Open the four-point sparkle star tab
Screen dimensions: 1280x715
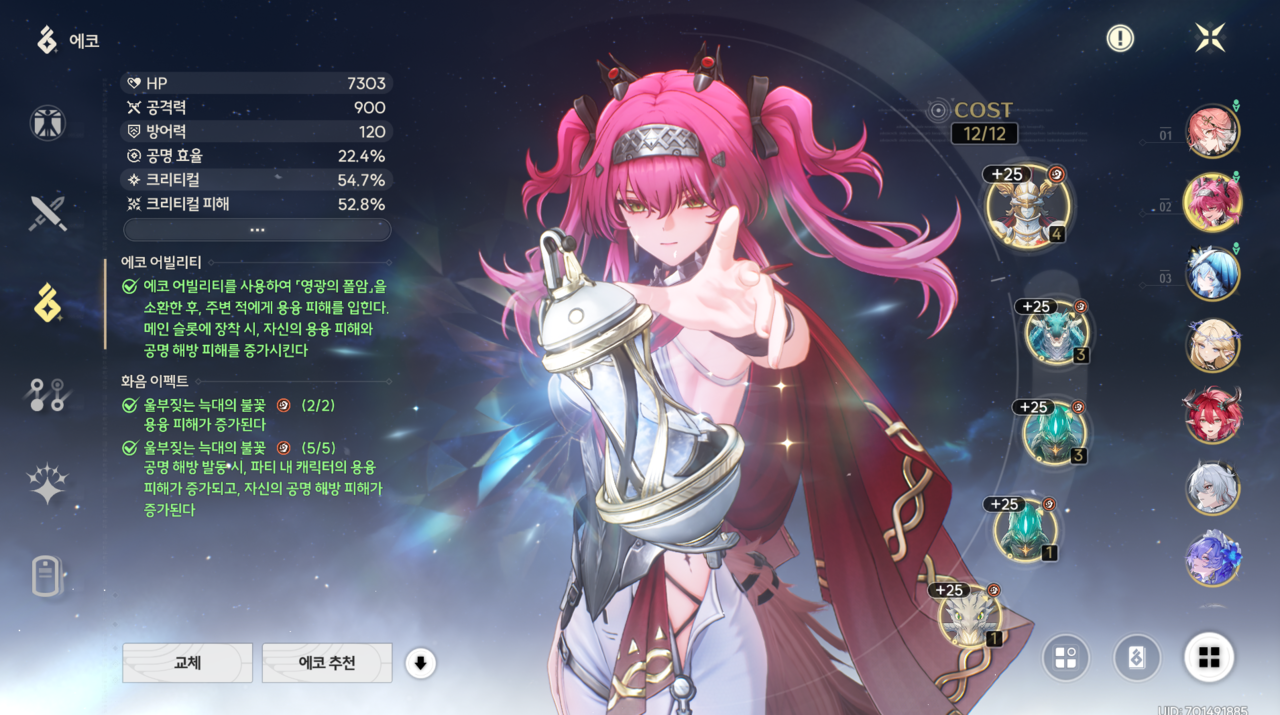(x=47, y=485)
